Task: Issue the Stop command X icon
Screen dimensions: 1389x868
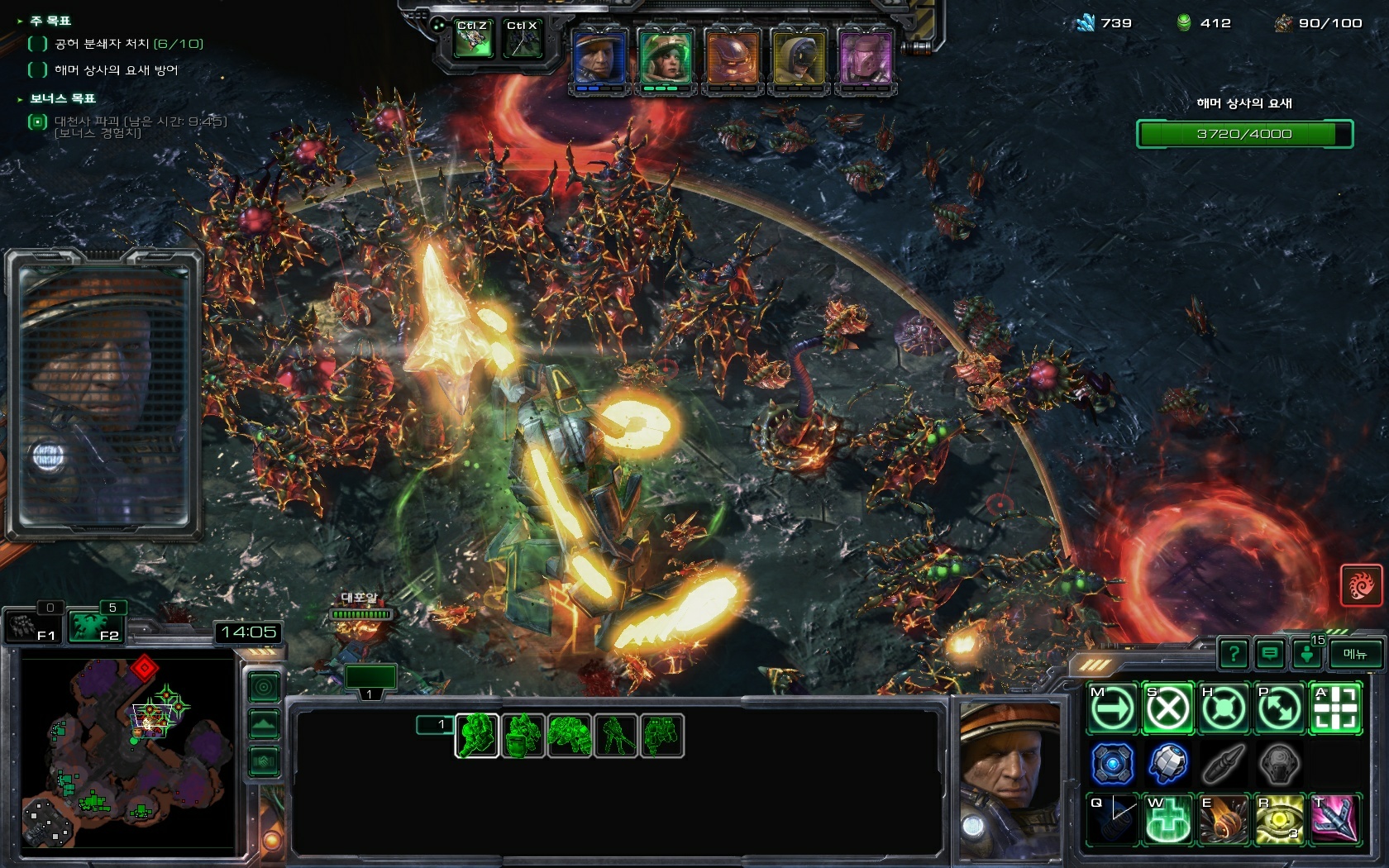Action: tap(1167, 708)
